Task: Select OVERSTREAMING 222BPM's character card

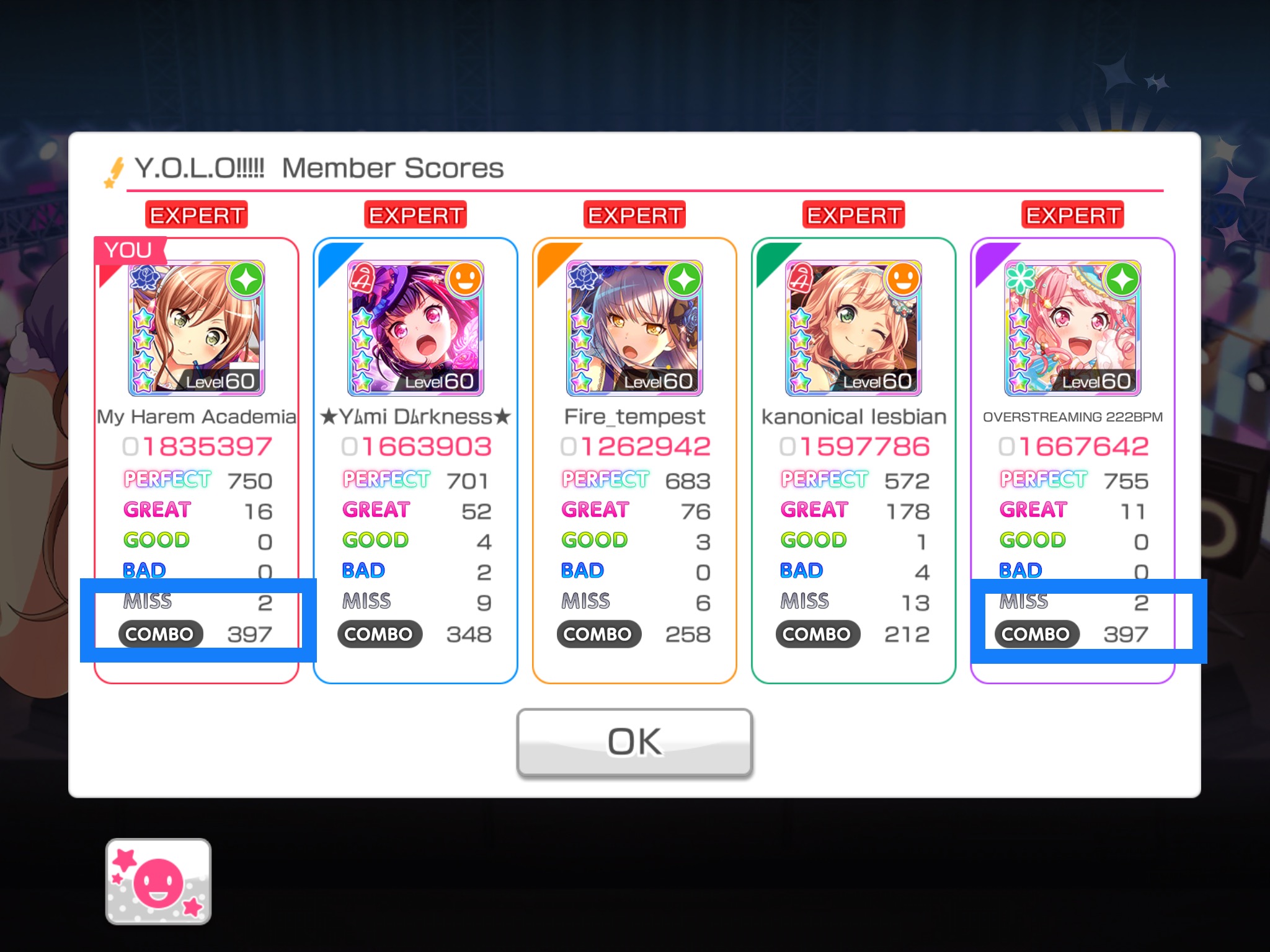Action: click(x=1072, y=328)
